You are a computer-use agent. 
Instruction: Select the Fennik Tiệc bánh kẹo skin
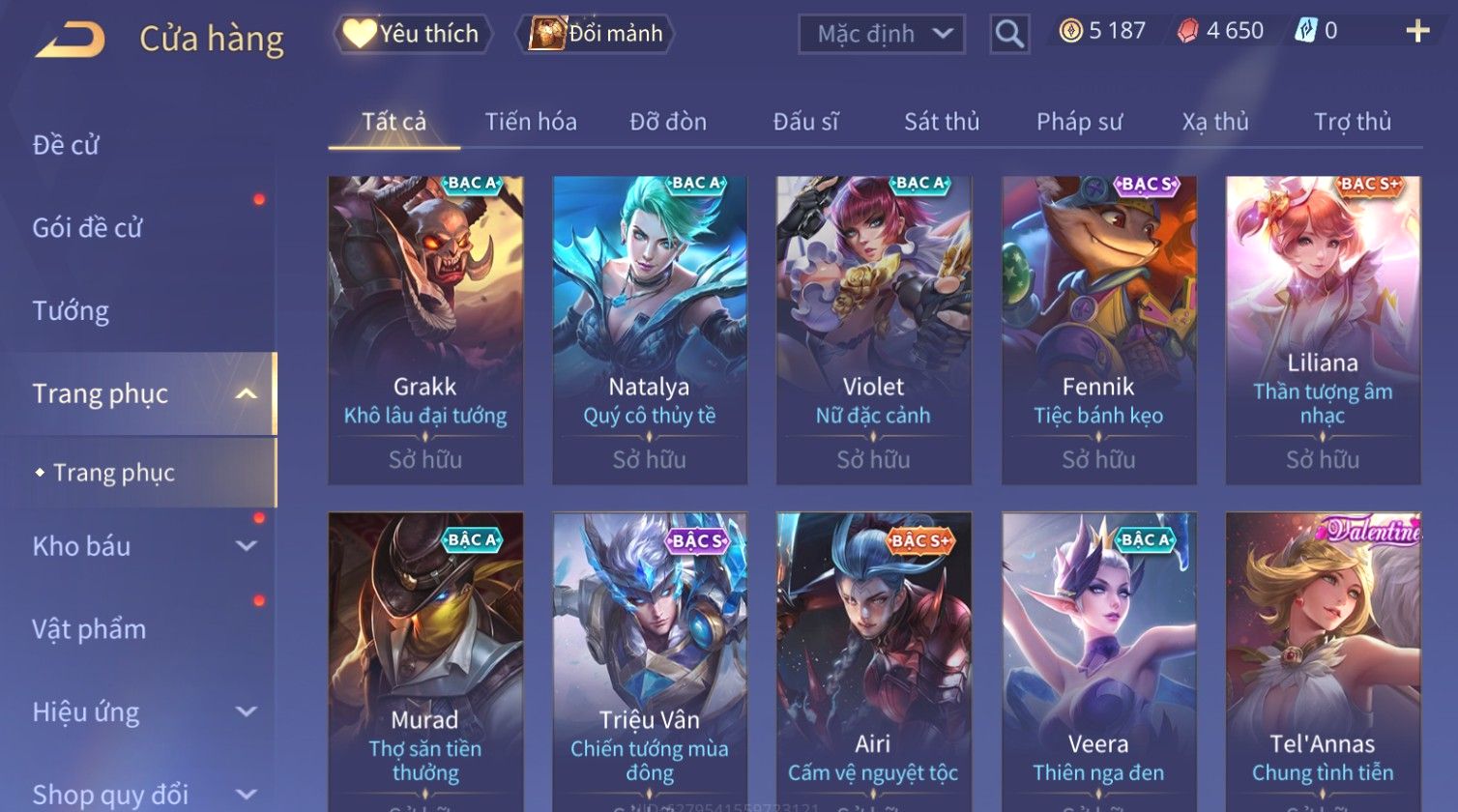pyautogui.click(x=1098, y=329)
